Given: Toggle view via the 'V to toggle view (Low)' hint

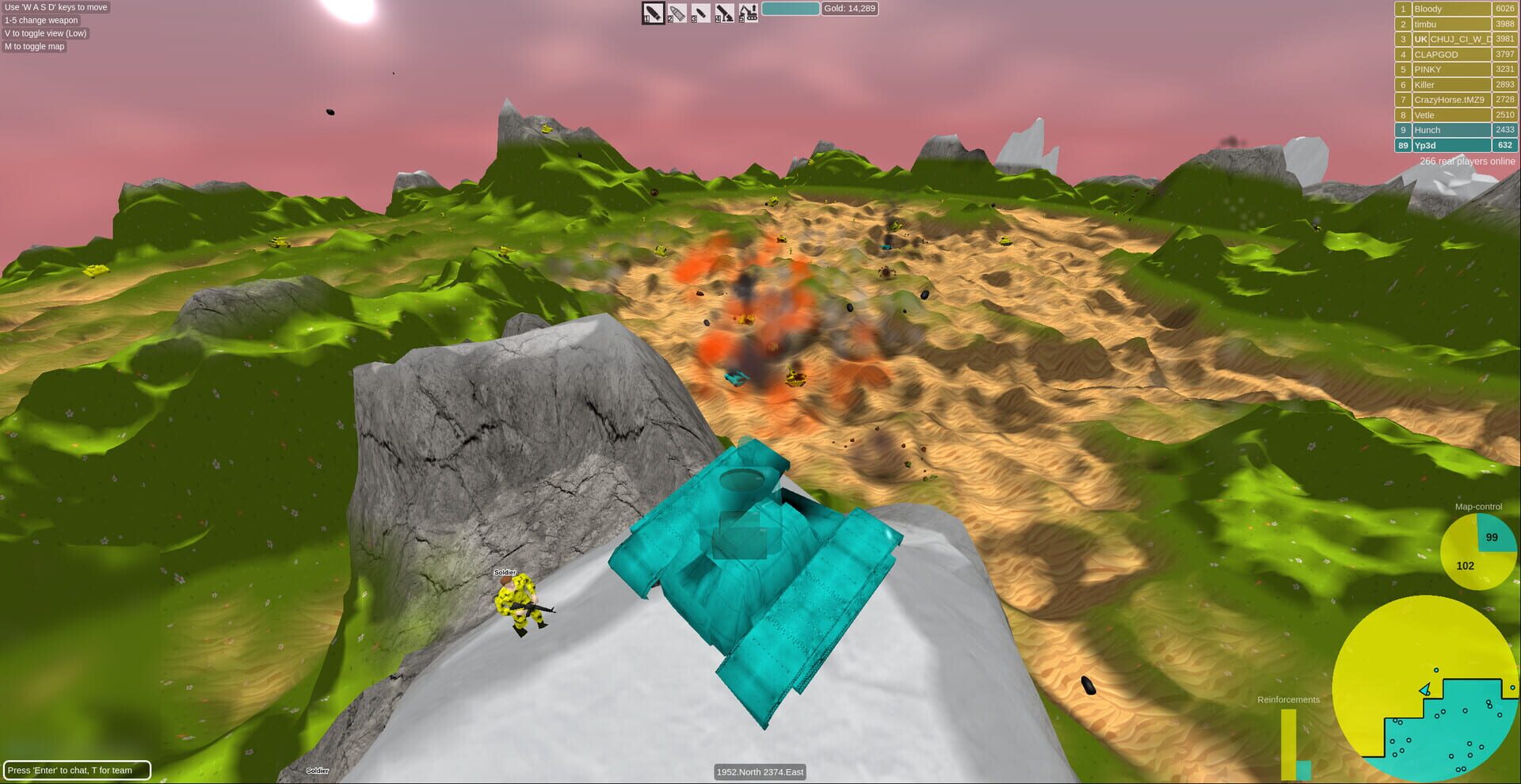Looking at the screenshot, I should (45, 33).
